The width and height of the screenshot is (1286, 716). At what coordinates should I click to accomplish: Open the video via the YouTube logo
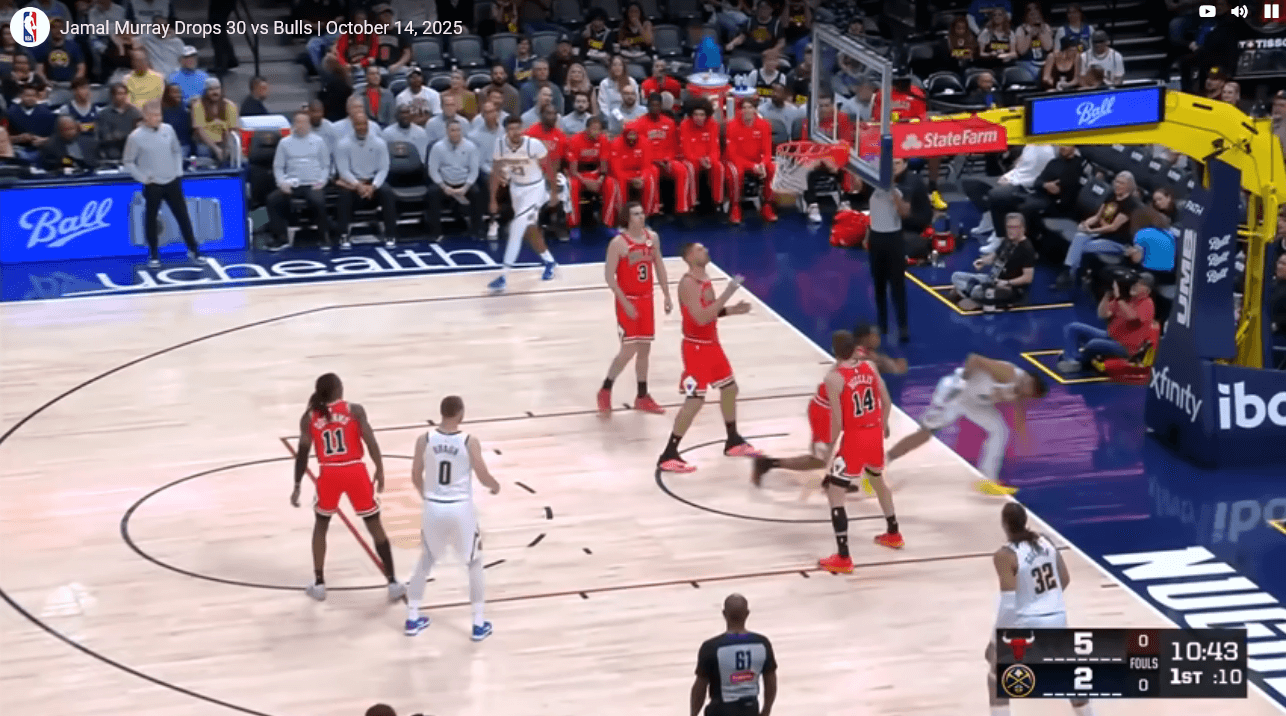(1207, 12)
